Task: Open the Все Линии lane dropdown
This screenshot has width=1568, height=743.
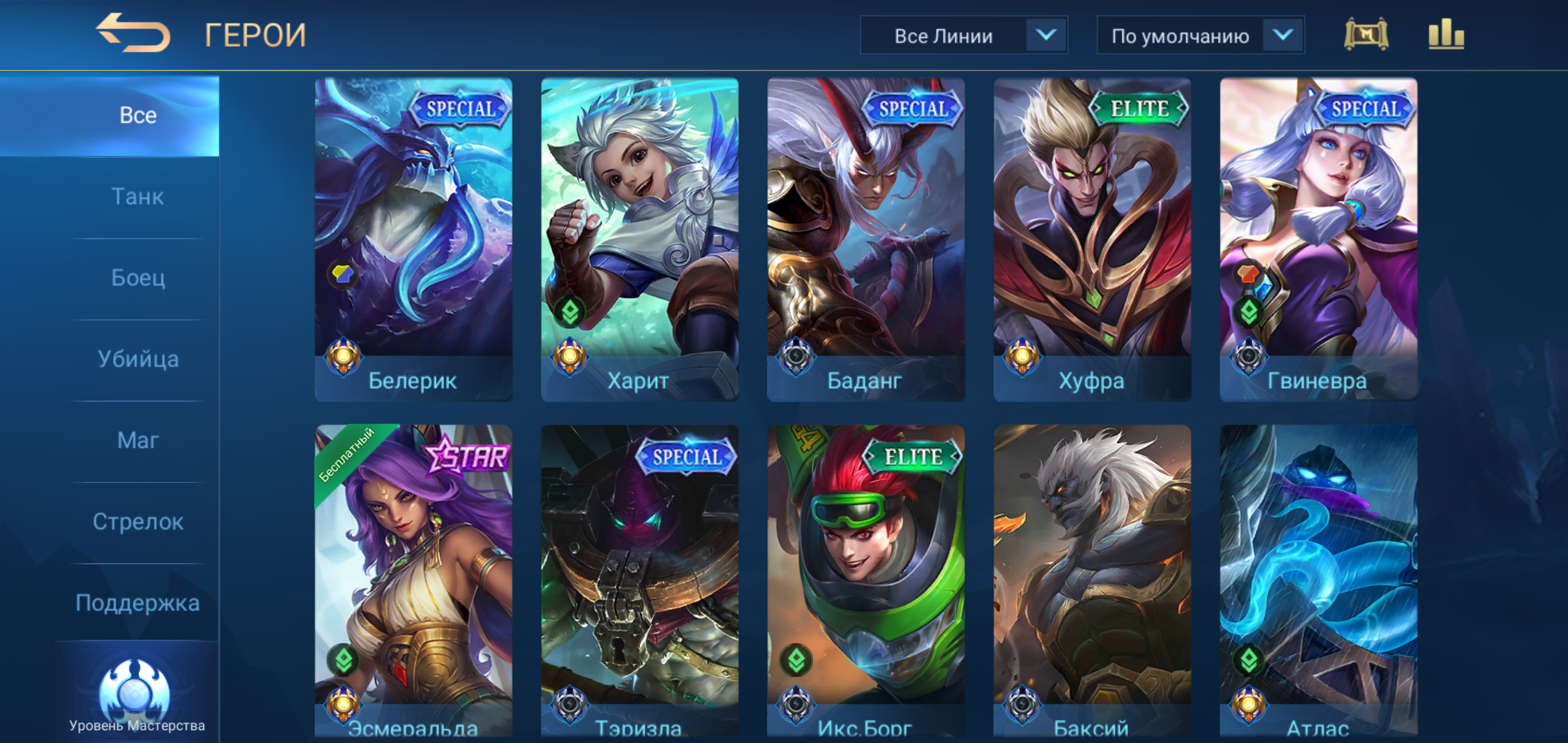Action: [x=963, y=36]
